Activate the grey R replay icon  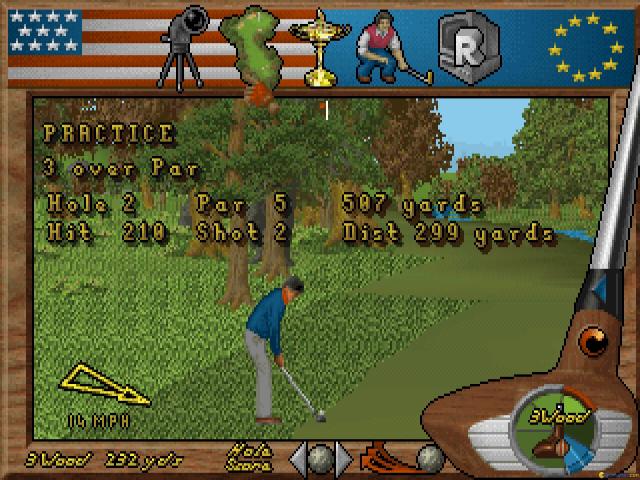(x=463, y=46)
